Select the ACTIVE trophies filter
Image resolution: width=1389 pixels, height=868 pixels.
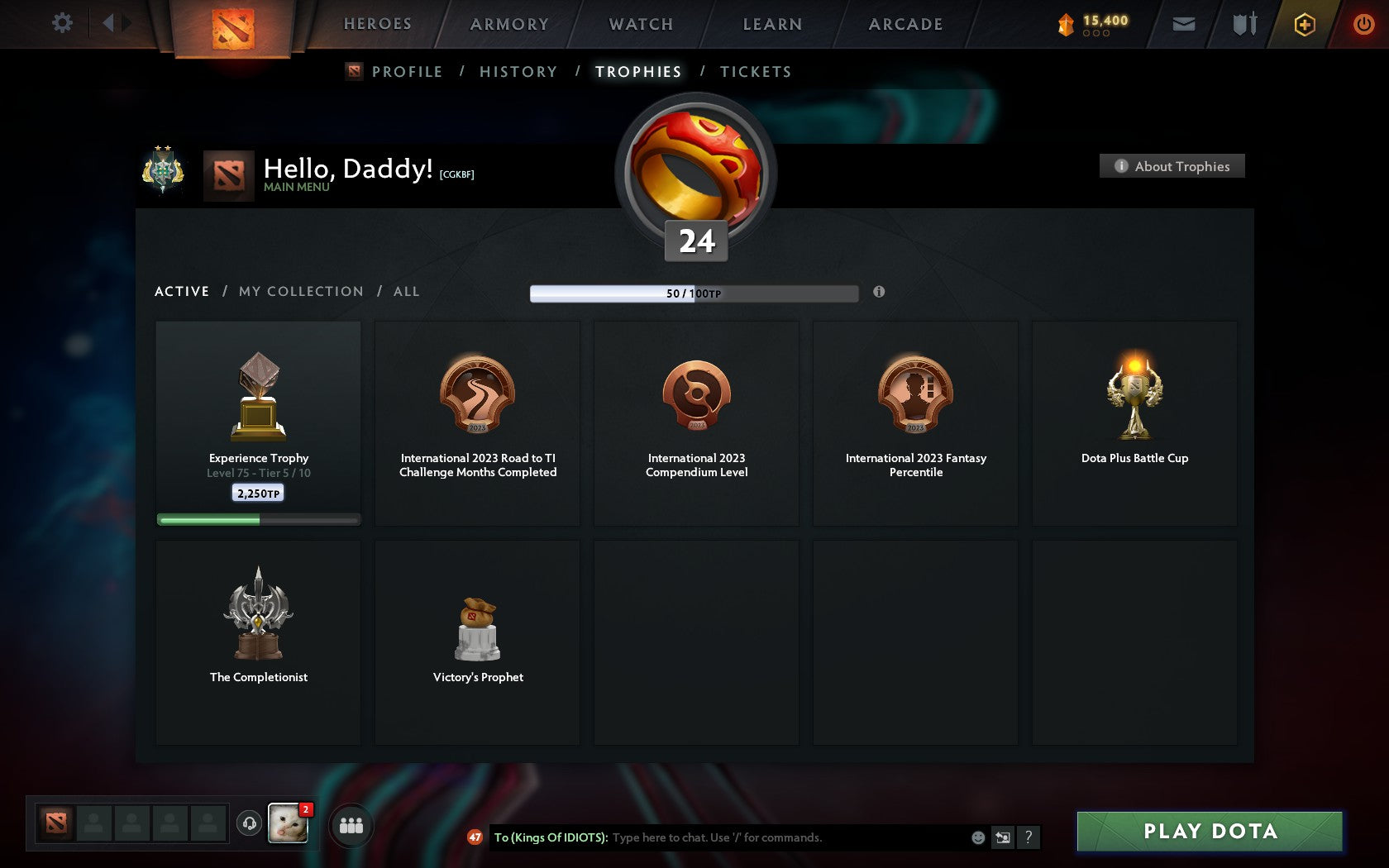tap(182, 291)
